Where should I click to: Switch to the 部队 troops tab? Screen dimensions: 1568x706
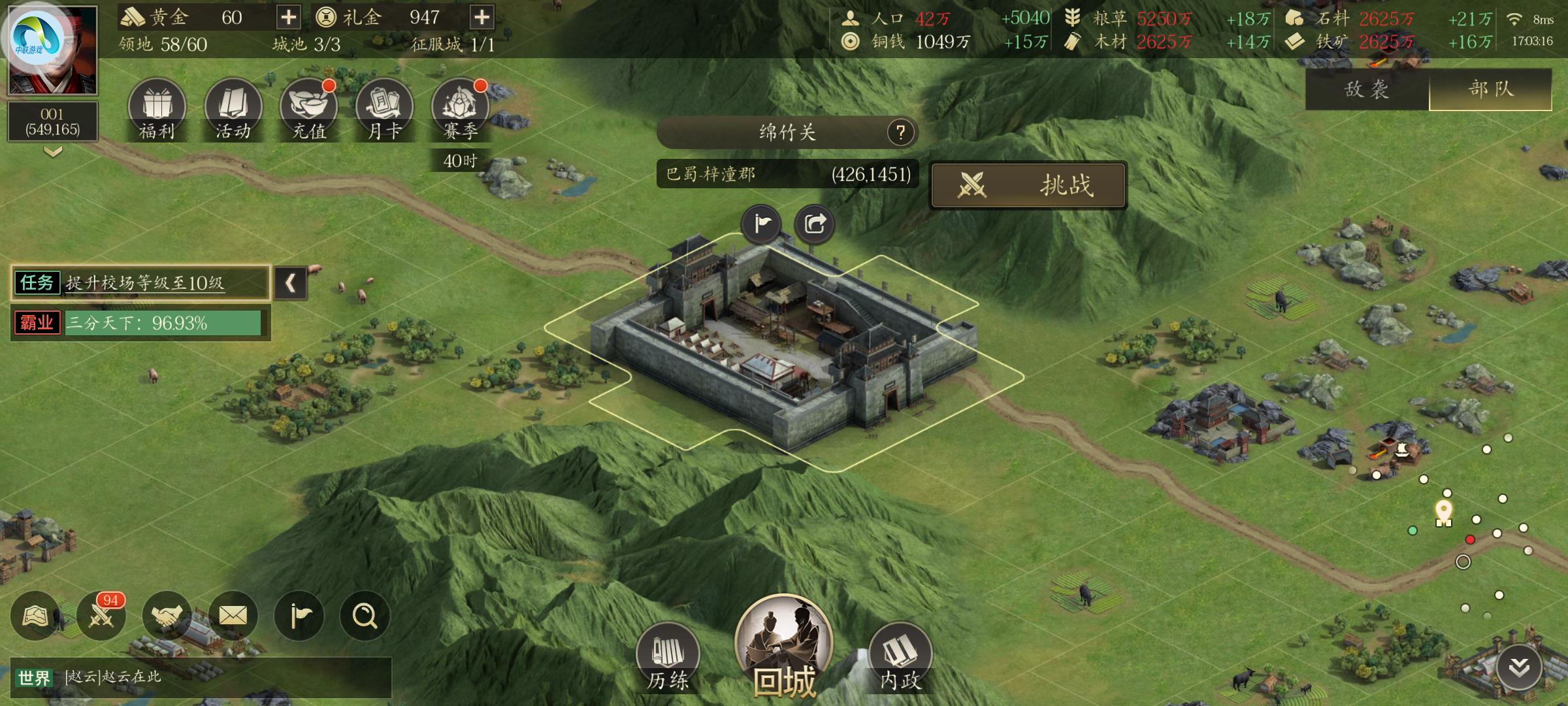pyautogui.click(x=1490, y=91)
